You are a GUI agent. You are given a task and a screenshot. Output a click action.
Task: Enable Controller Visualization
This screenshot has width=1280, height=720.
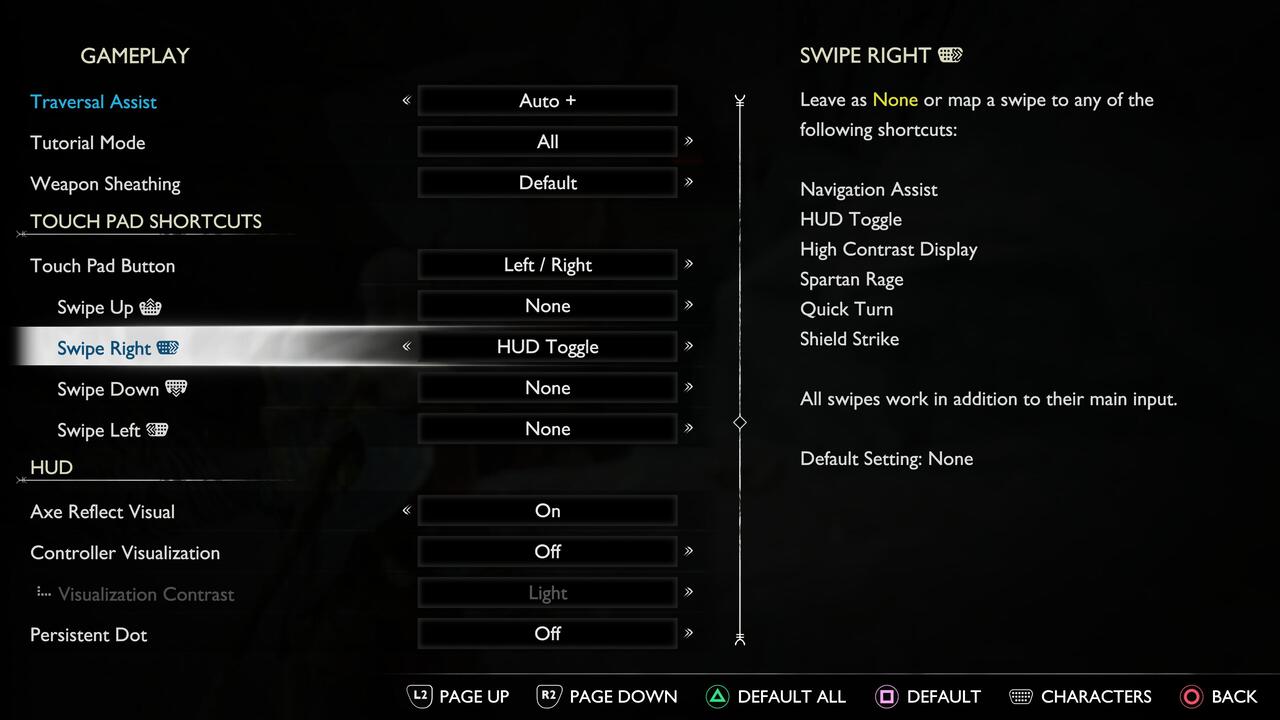point(547,552)
